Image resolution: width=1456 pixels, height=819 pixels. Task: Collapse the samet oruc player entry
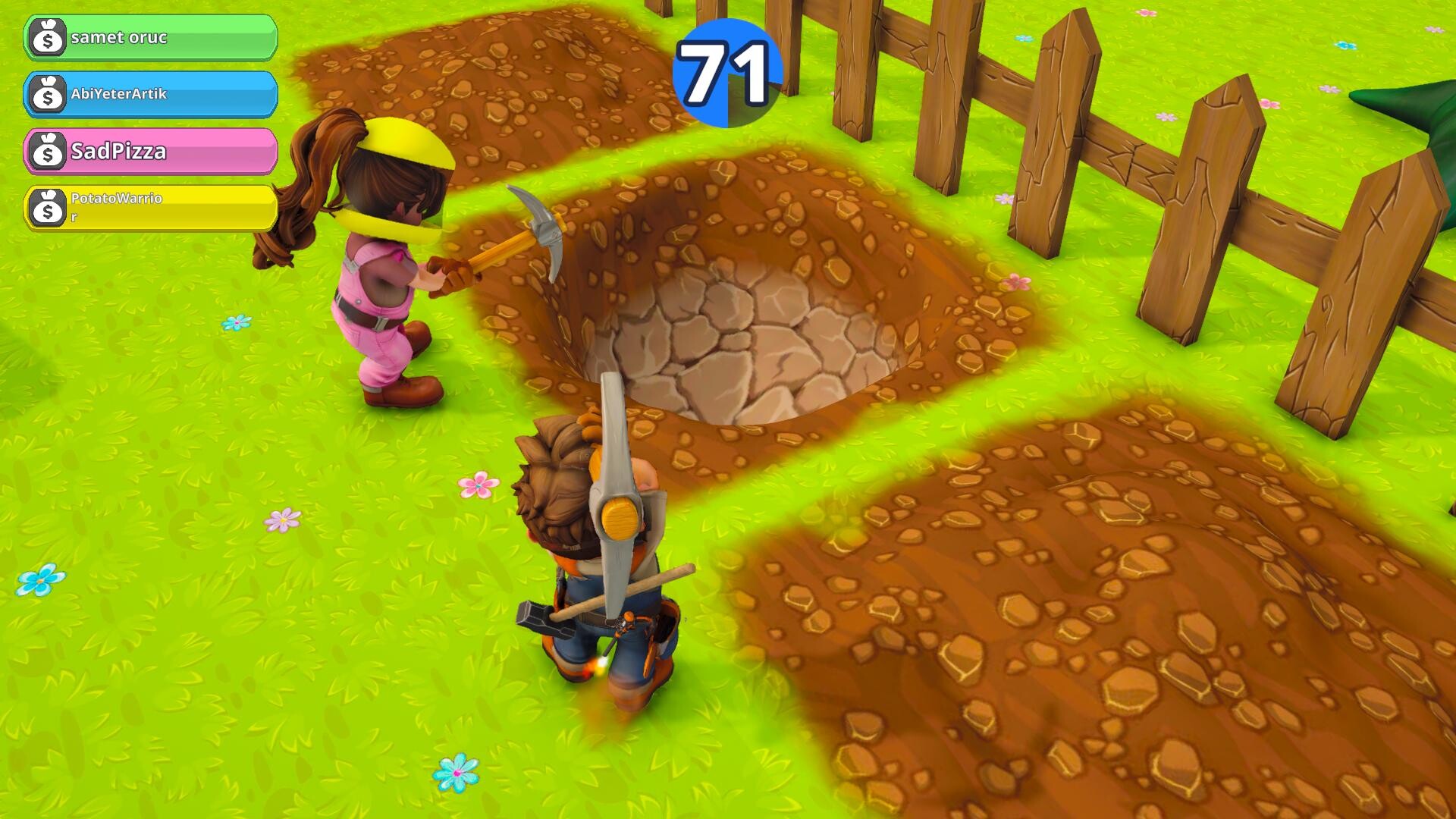tap(152, 37)
